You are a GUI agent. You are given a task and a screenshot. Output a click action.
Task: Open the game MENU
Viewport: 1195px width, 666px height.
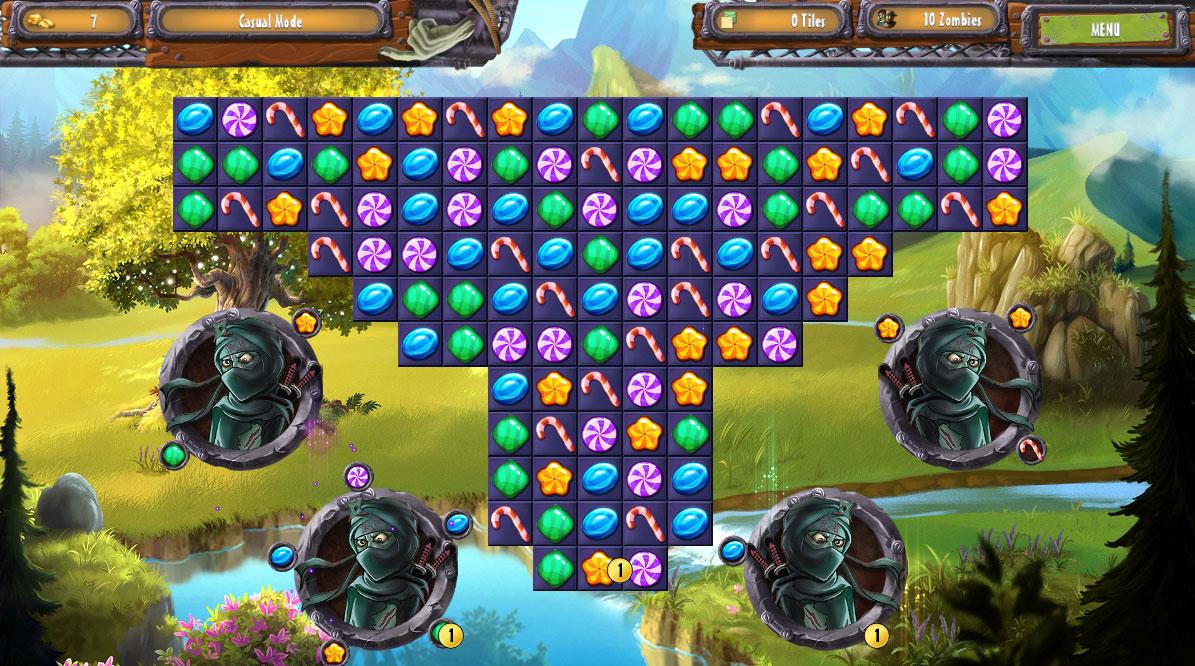point(1104,28)
